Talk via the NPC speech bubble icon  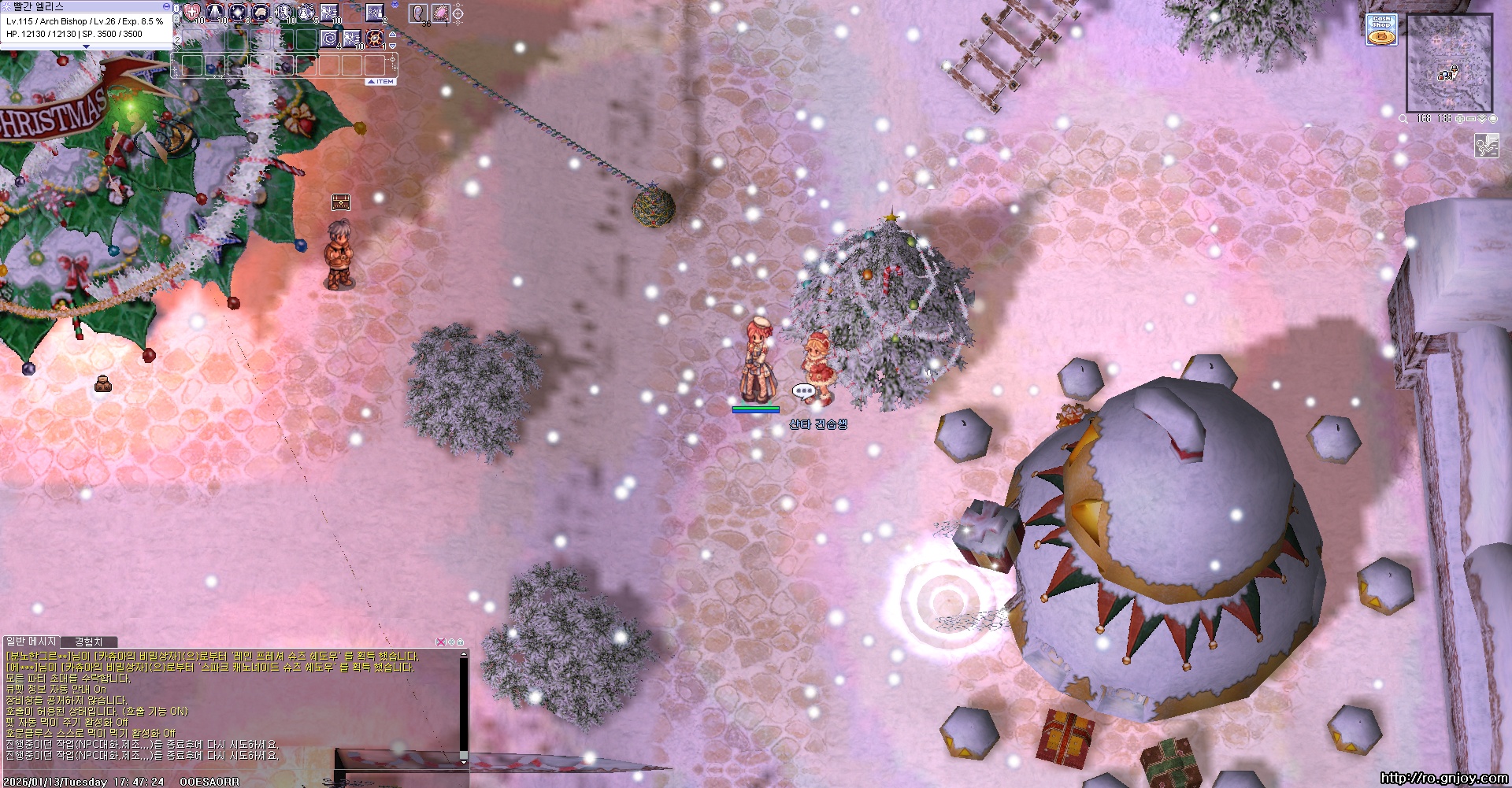pyautogui.click(x=803, y=391)
